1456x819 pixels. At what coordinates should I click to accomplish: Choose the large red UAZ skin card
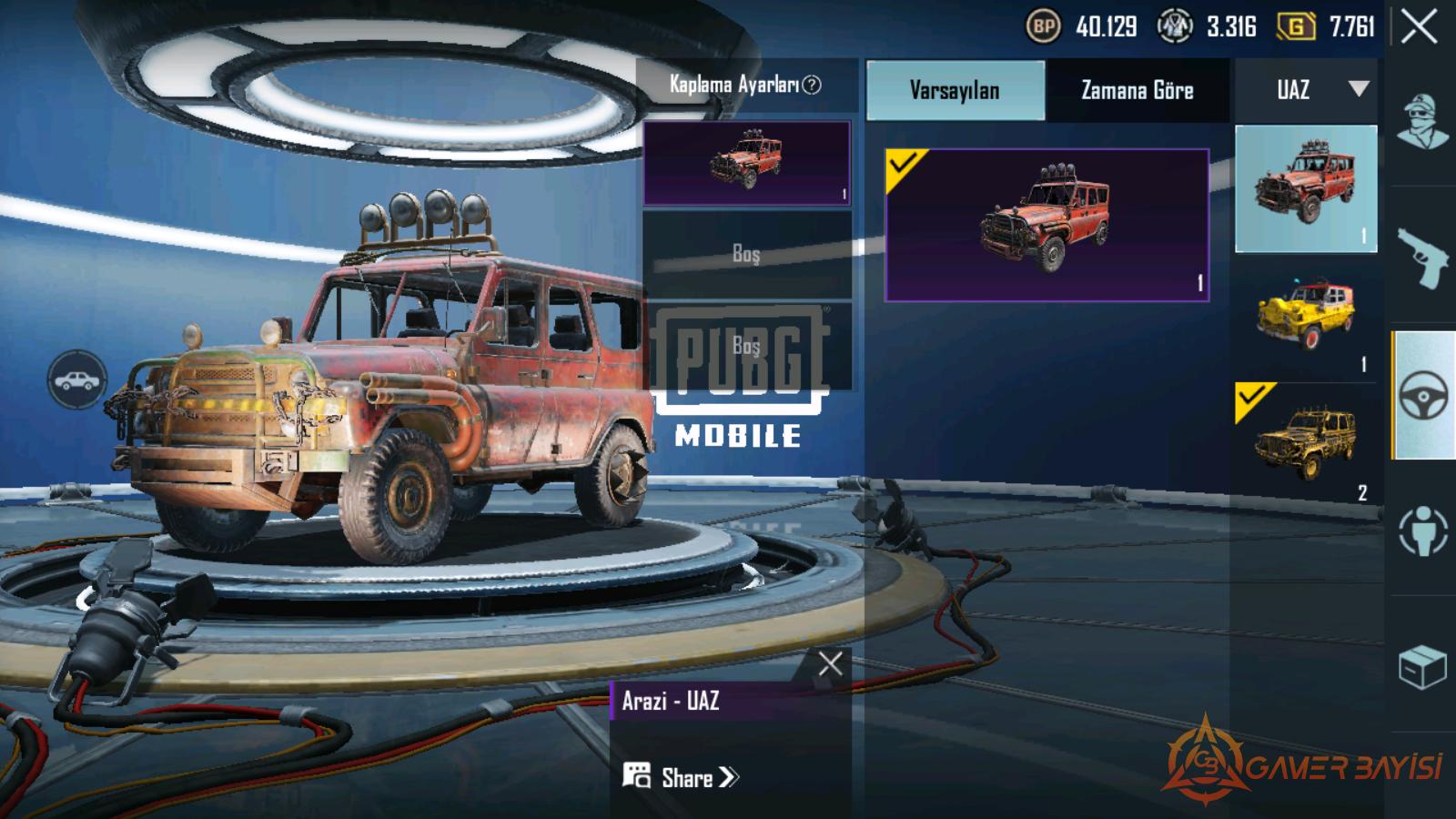pyautogui.click(x=1046, y=225)
